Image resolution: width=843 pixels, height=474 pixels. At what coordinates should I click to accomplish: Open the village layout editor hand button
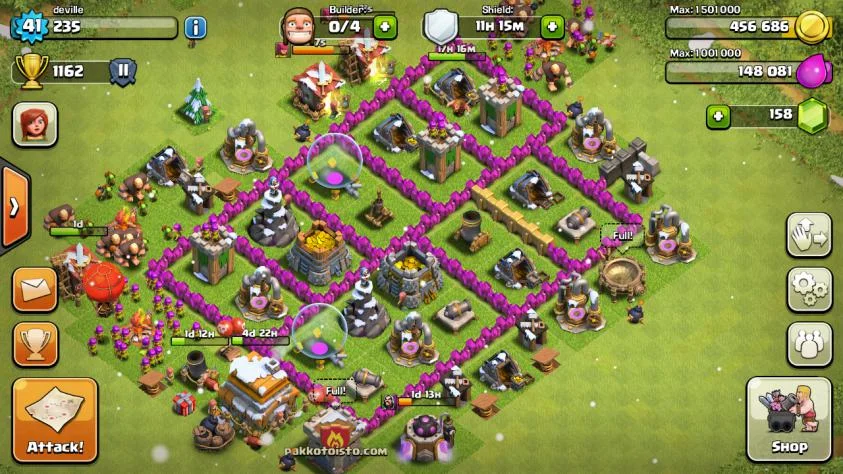pyautogui.click(x=809, y=236)
